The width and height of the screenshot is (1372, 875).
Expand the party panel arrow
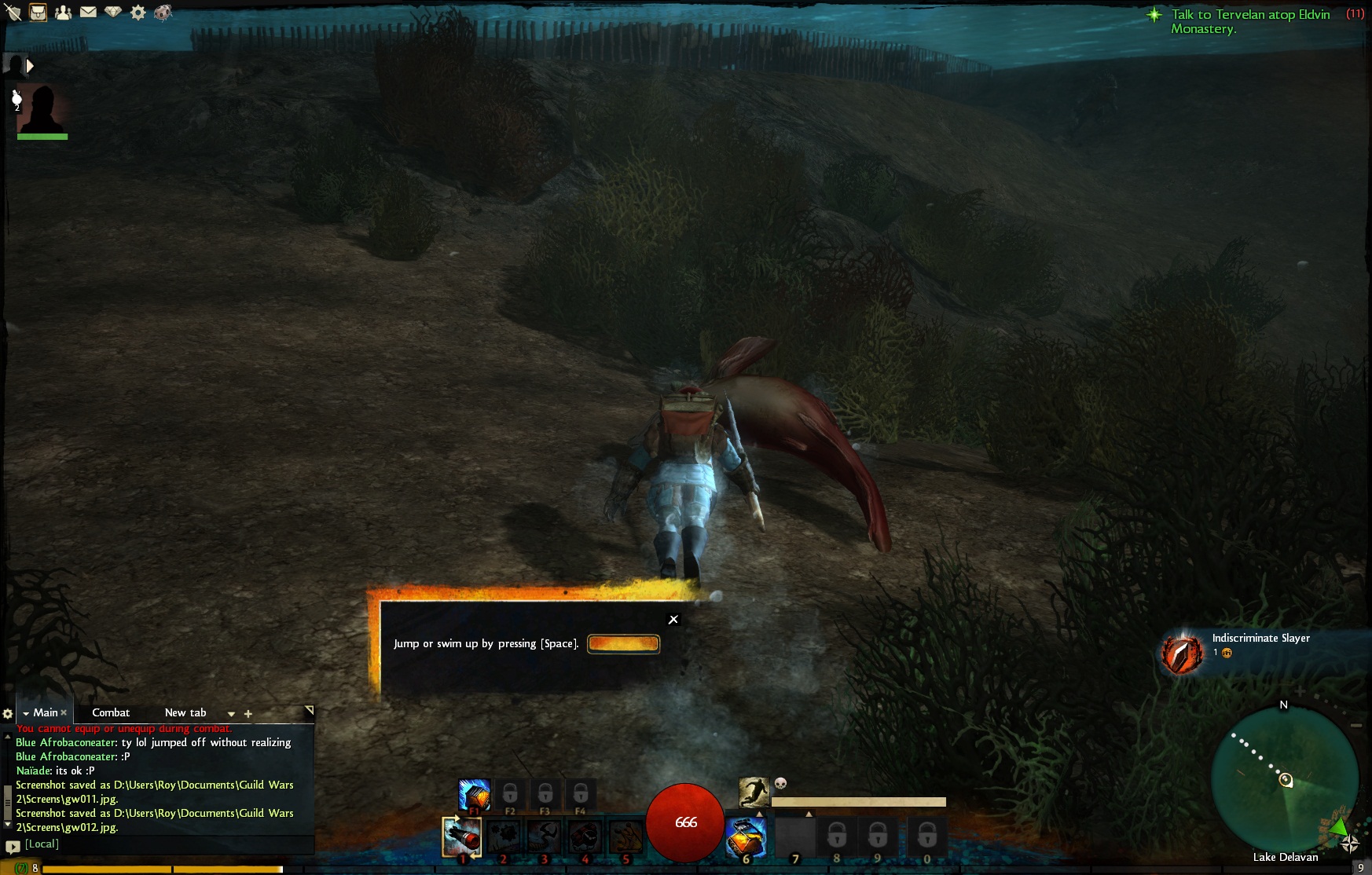[x=30, y=66]
